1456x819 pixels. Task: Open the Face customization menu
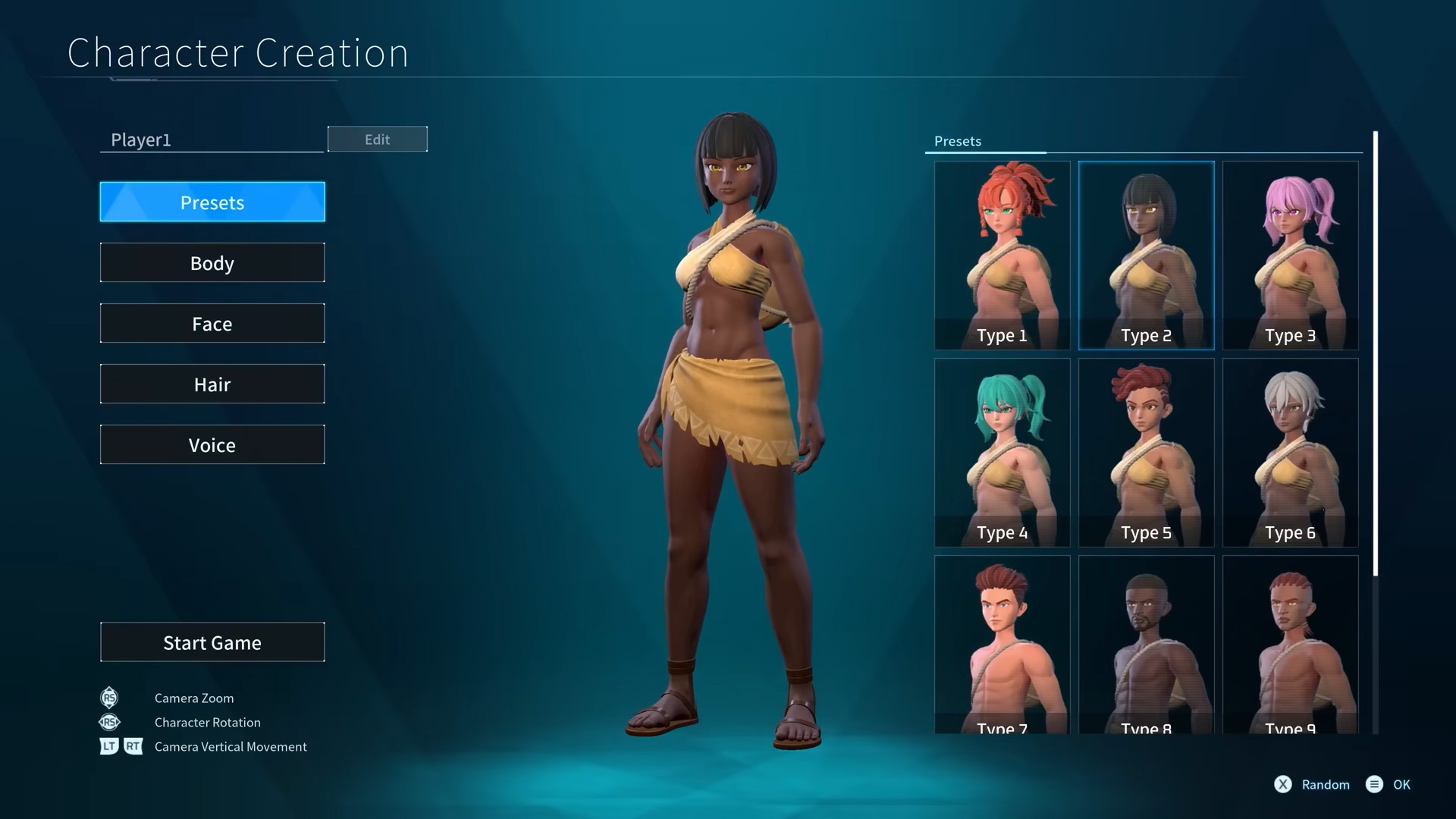tap(212, 323)
